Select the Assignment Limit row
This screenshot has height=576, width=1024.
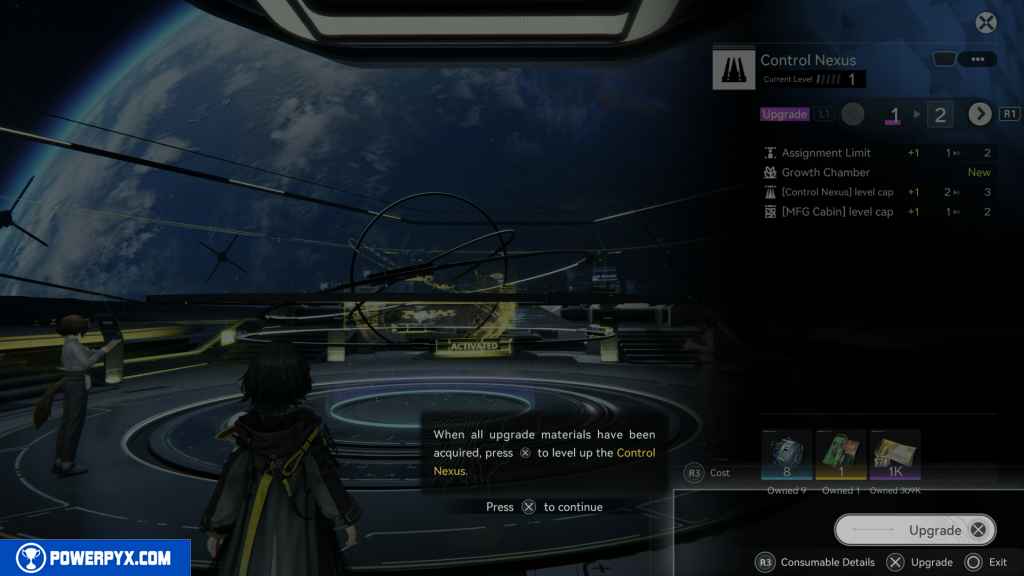[877, 153]
